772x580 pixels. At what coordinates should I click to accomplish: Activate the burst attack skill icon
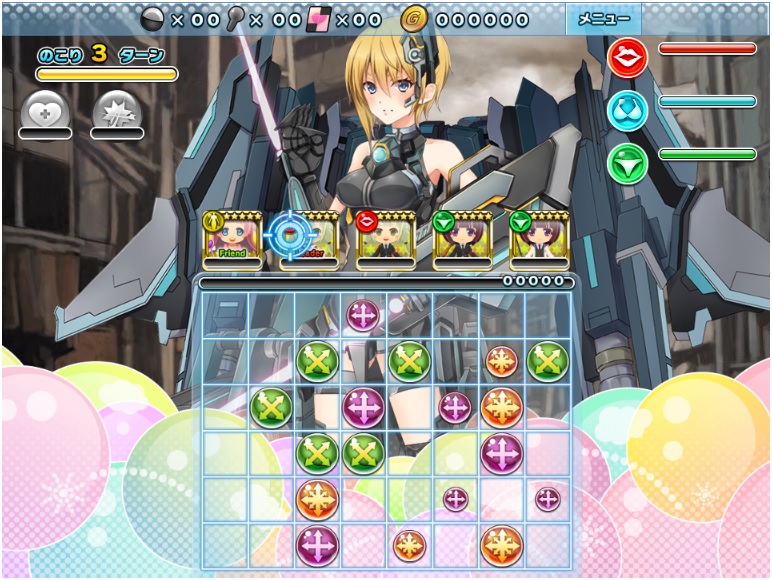116,111
